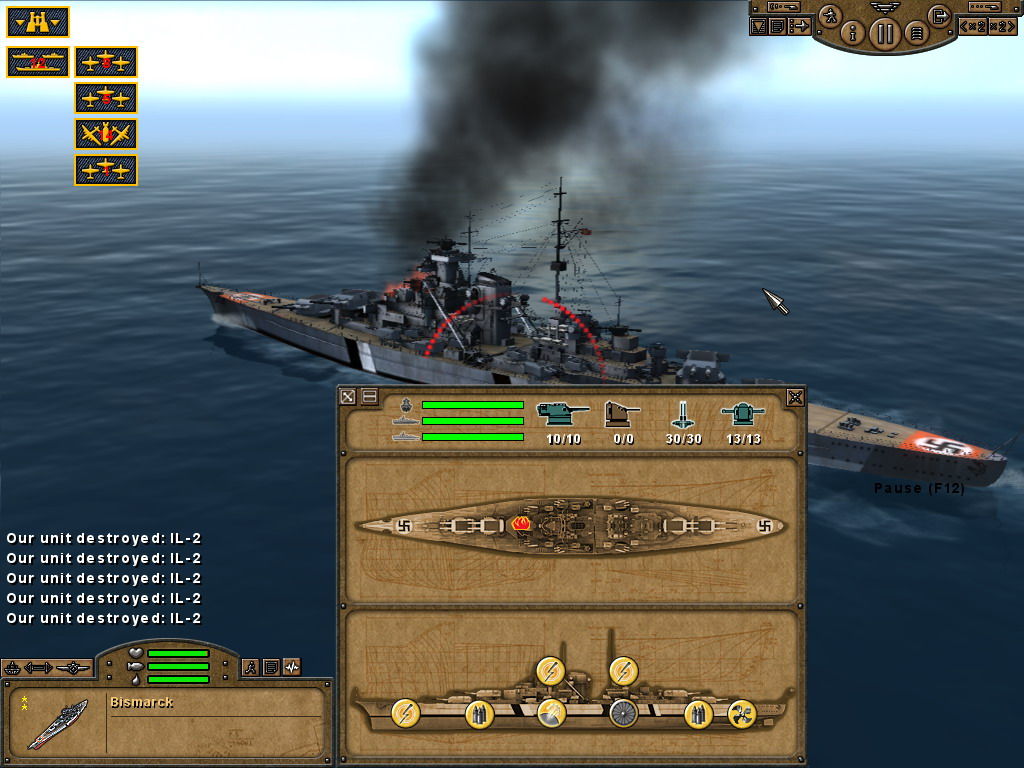Select the propeller module on the ship profile
The height and width of the screenshot is (768, 1024).
(741, 713)
